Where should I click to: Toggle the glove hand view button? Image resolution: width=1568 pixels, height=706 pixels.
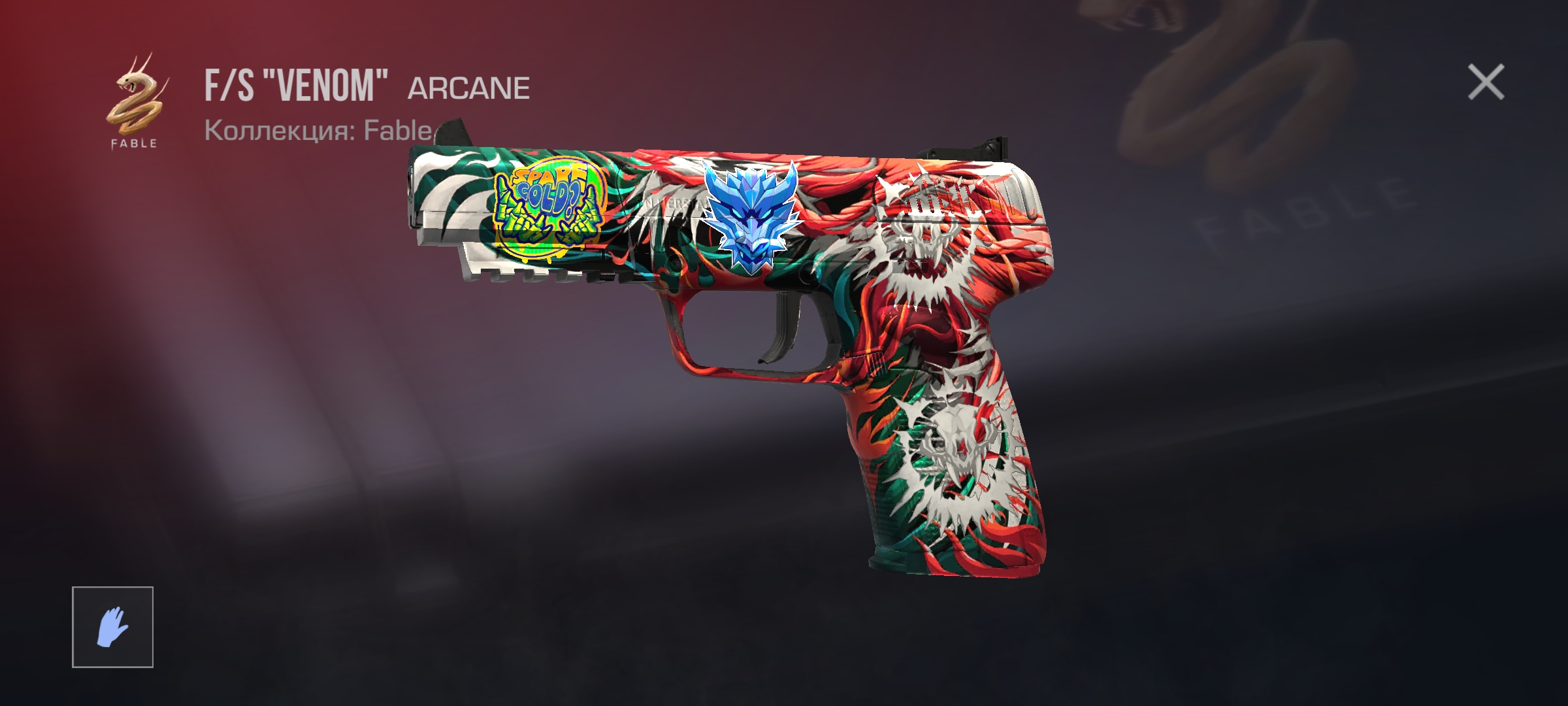(x=112, y=627)
